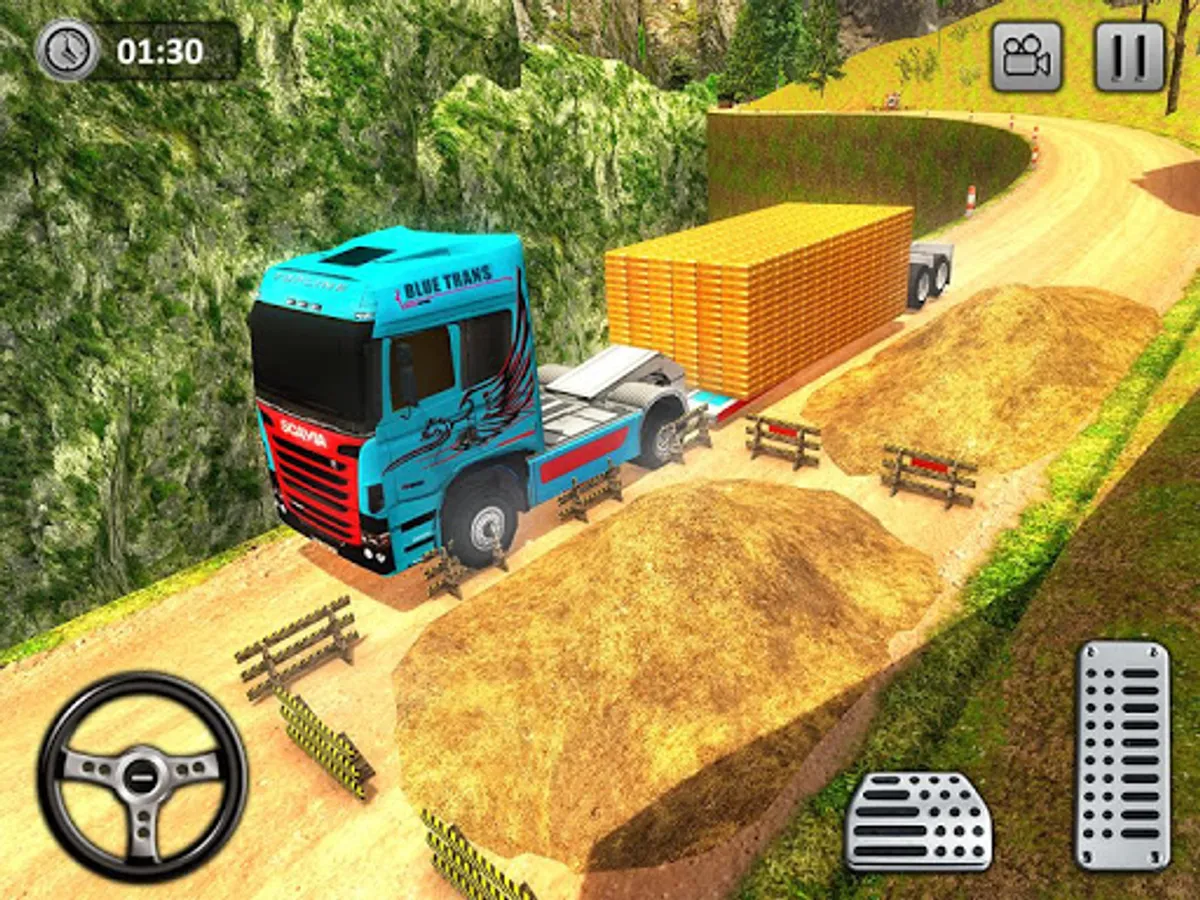Tap the steering wheel control

coord(143,776)
